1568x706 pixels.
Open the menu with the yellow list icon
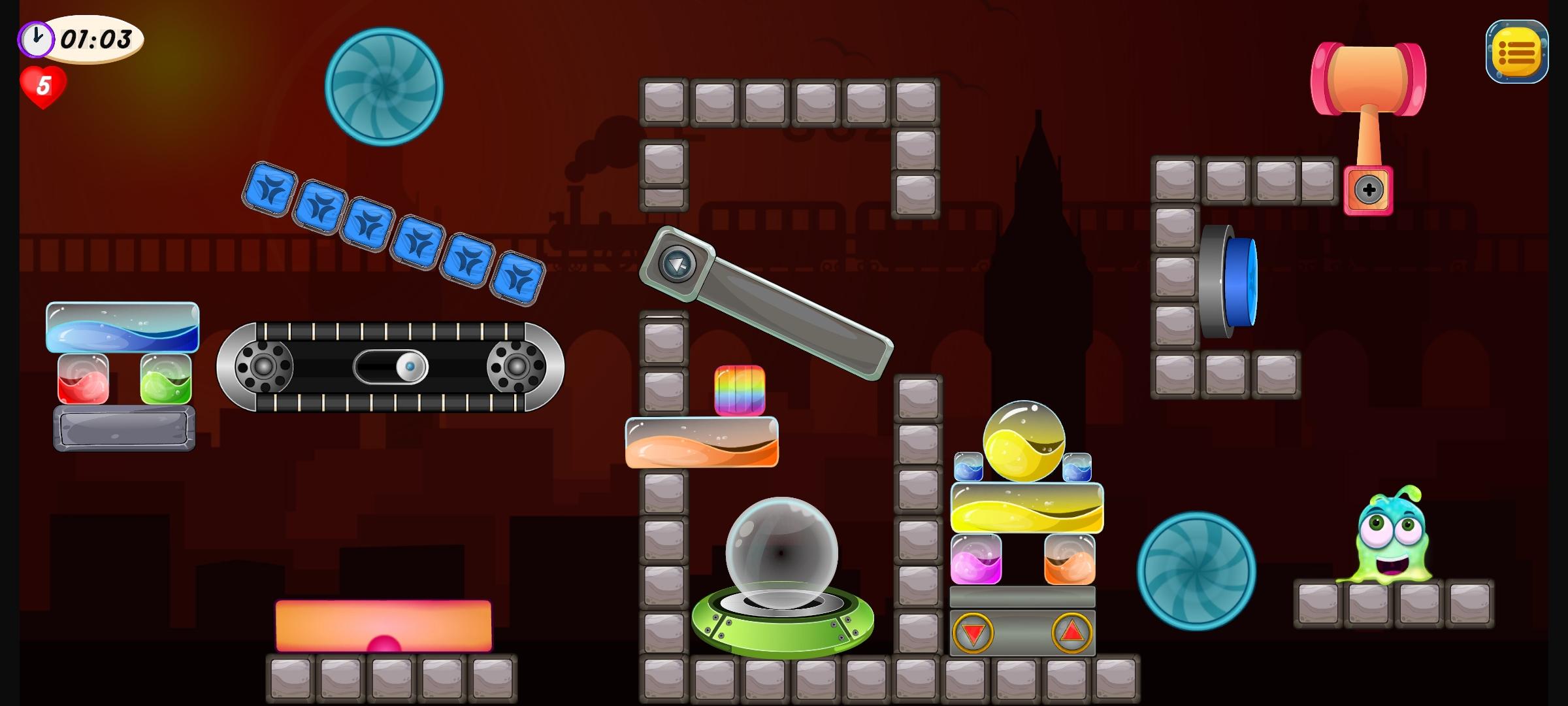pyautogui.click(x=1517, y=52)
